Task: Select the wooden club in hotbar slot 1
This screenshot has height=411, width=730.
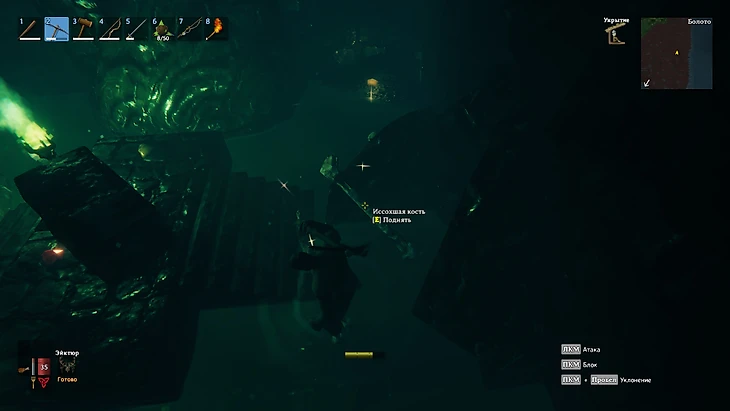Action: (x=30, y=29)
